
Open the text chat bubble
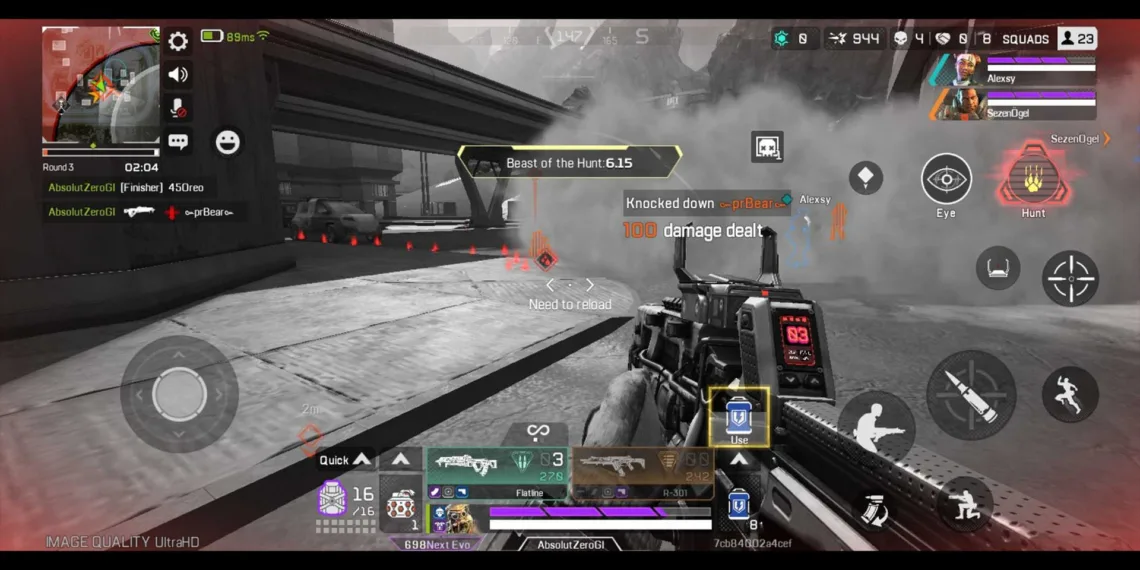pyautogui.click(x=178, y=142)
